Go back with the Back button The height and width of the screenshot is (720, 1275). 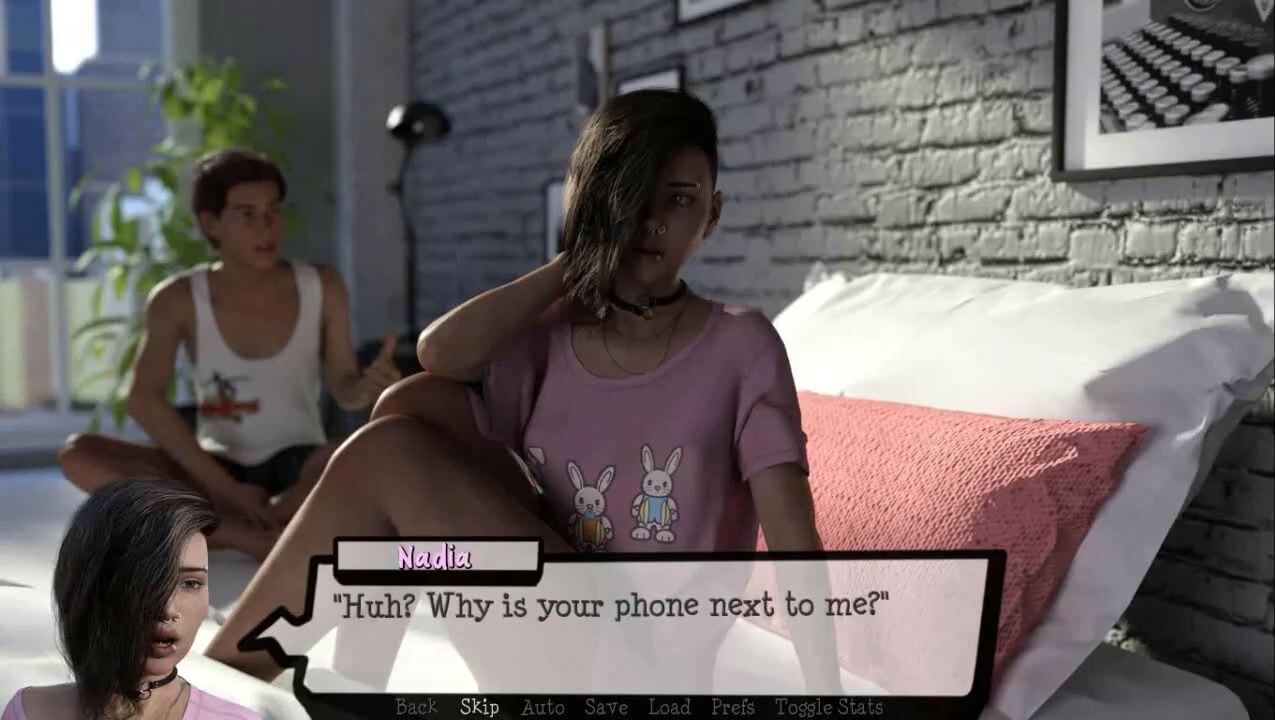point(416,707)
